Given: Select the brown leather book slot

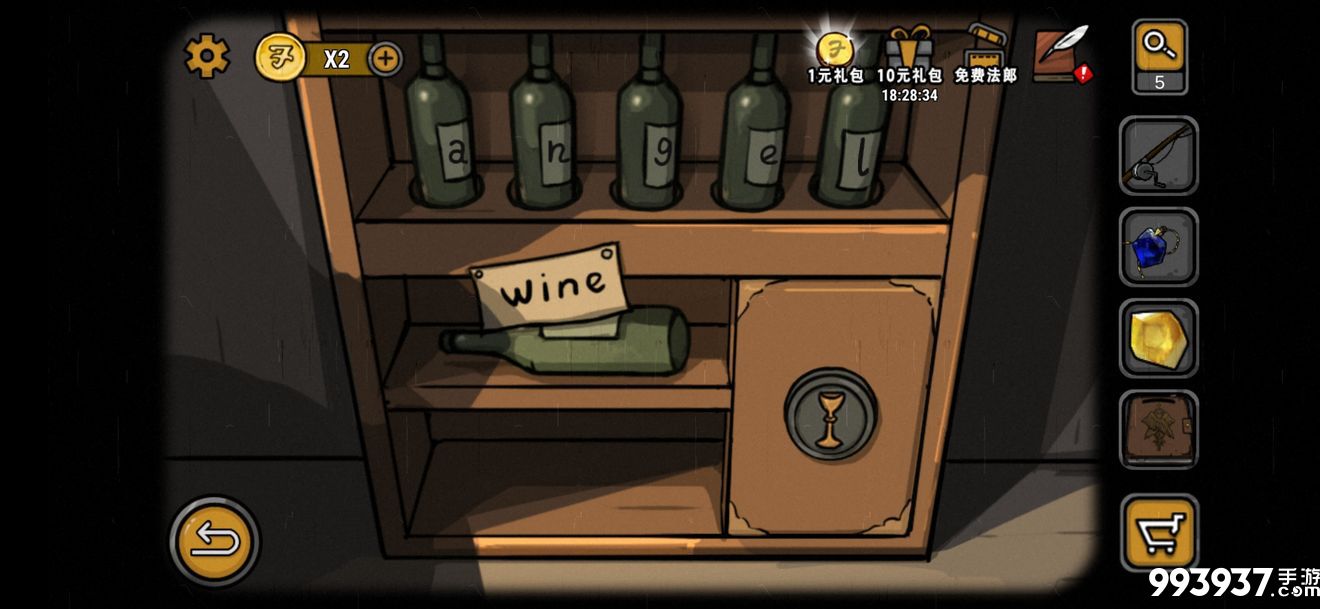Looking at the screenshot, I should pos(1158,430).
